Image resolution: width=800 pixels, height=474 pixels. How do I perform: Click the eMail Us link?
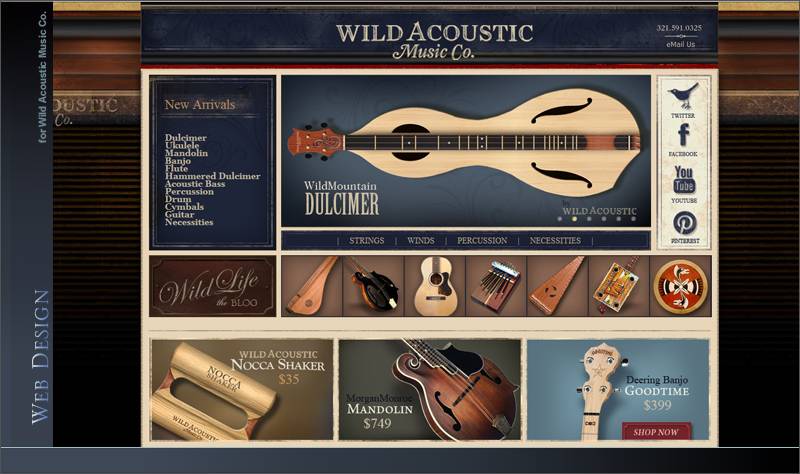pyautogui.click(x=680, y=44)
